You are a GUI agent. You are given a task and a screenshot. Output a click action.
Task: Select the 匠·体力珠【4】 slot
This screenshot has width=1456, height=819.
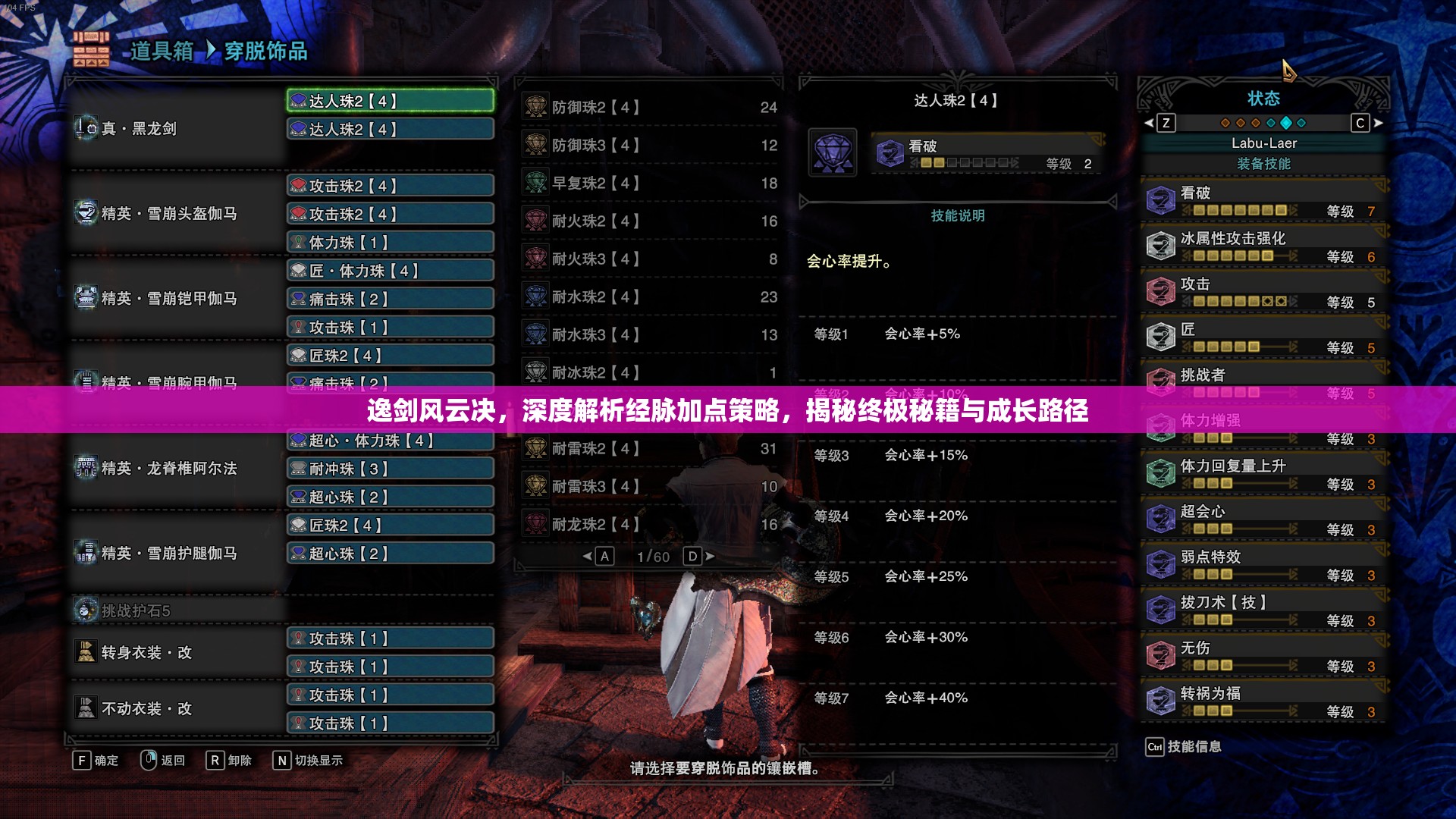click(391, 271)
